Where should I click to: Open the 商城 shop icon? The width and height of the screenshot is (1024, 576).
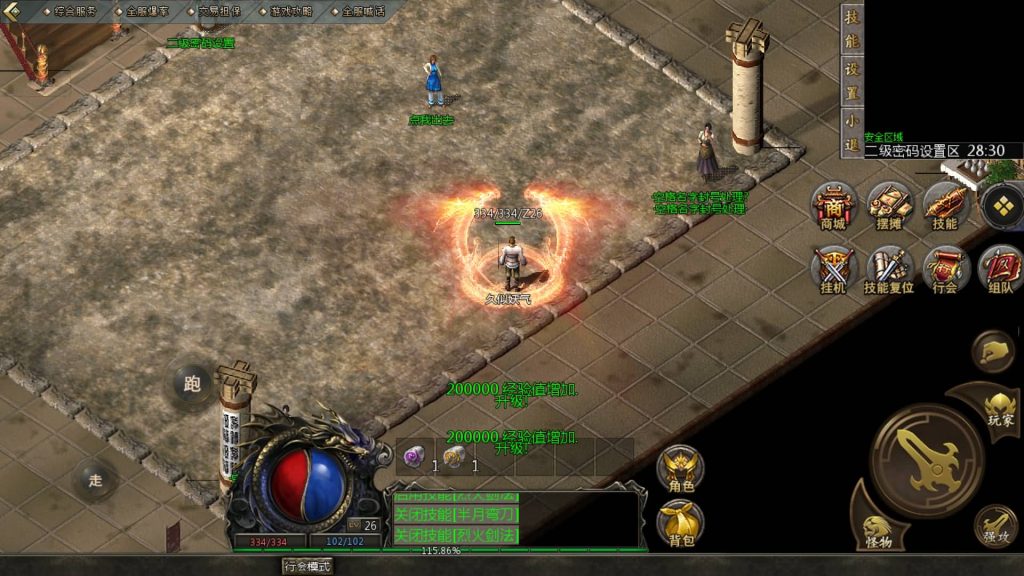coord(833,205)
